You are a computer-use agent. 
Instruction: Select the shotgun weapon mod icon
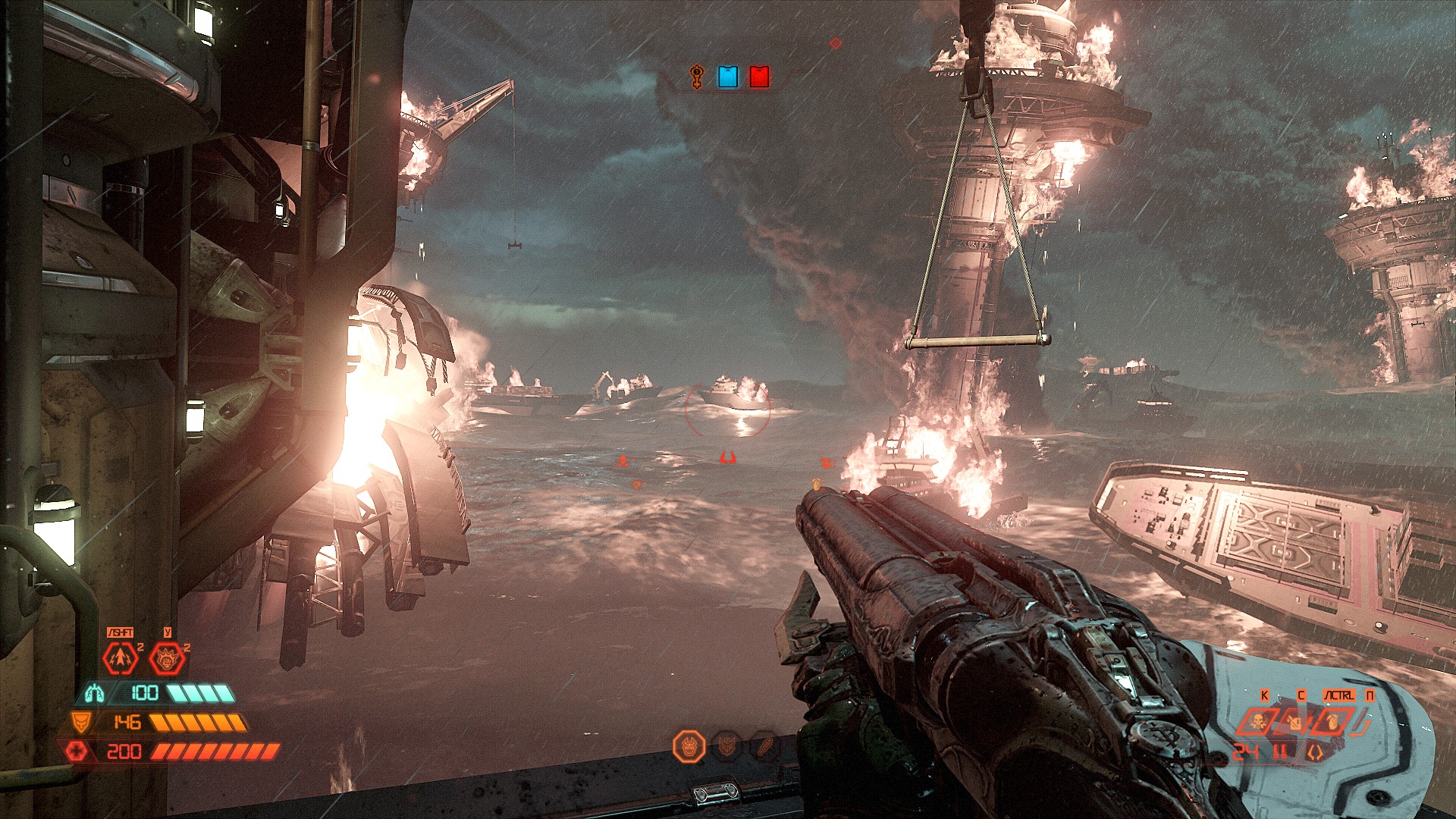[1315, 752]
